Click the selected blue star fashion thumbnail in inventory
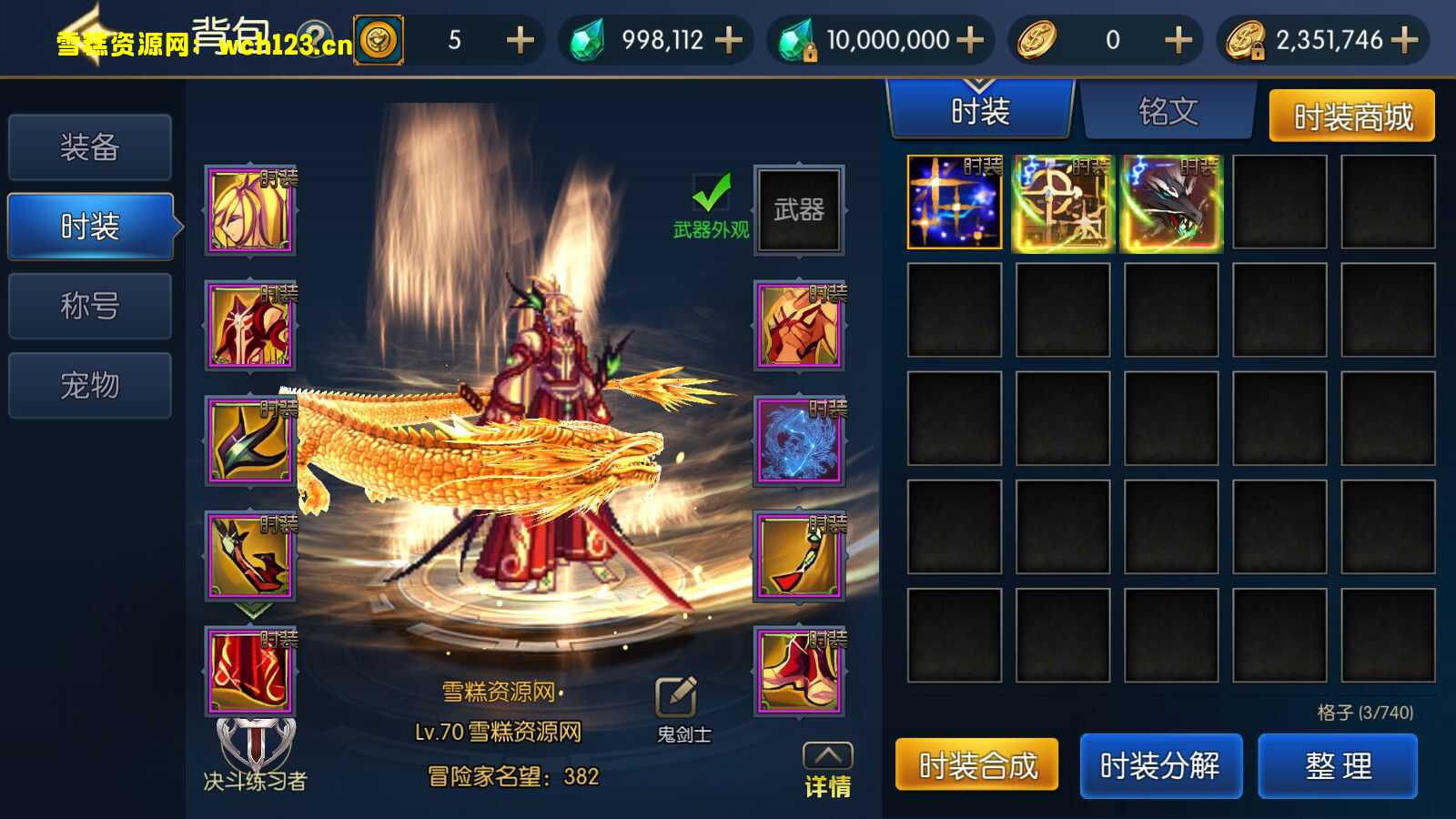The width and height of the screenshot is (1456, 819). point(954,202)
